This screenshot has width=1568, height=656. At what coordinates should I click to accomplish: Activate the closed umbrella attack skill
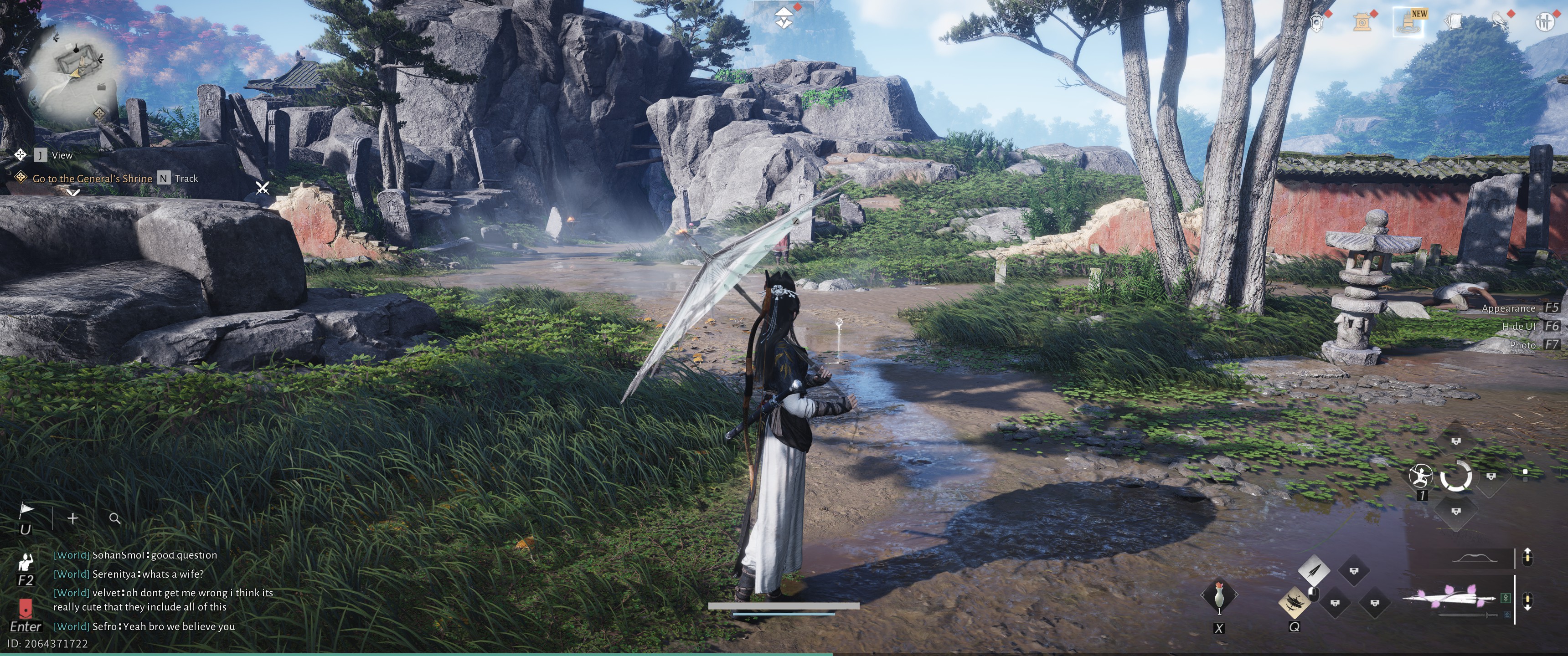[1314, 571]
